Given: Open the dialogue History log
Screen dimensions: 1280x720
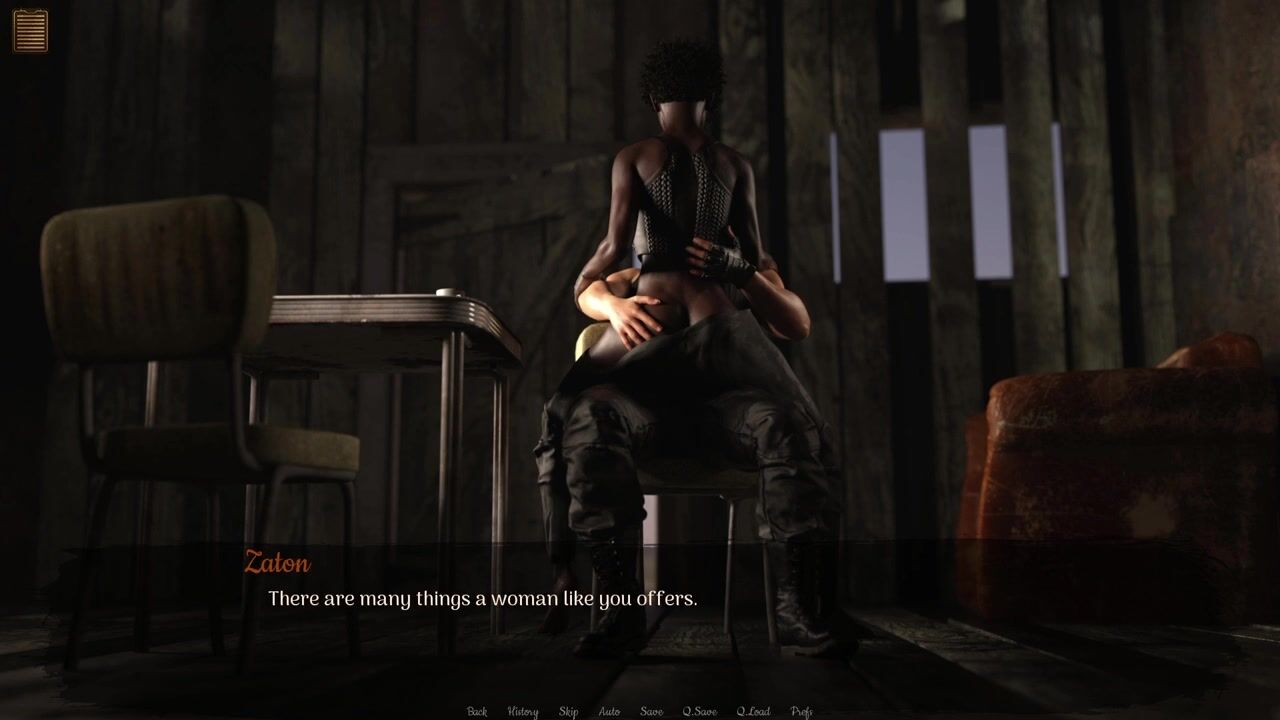Looking at the screenshot, I should tap(522, 711).
